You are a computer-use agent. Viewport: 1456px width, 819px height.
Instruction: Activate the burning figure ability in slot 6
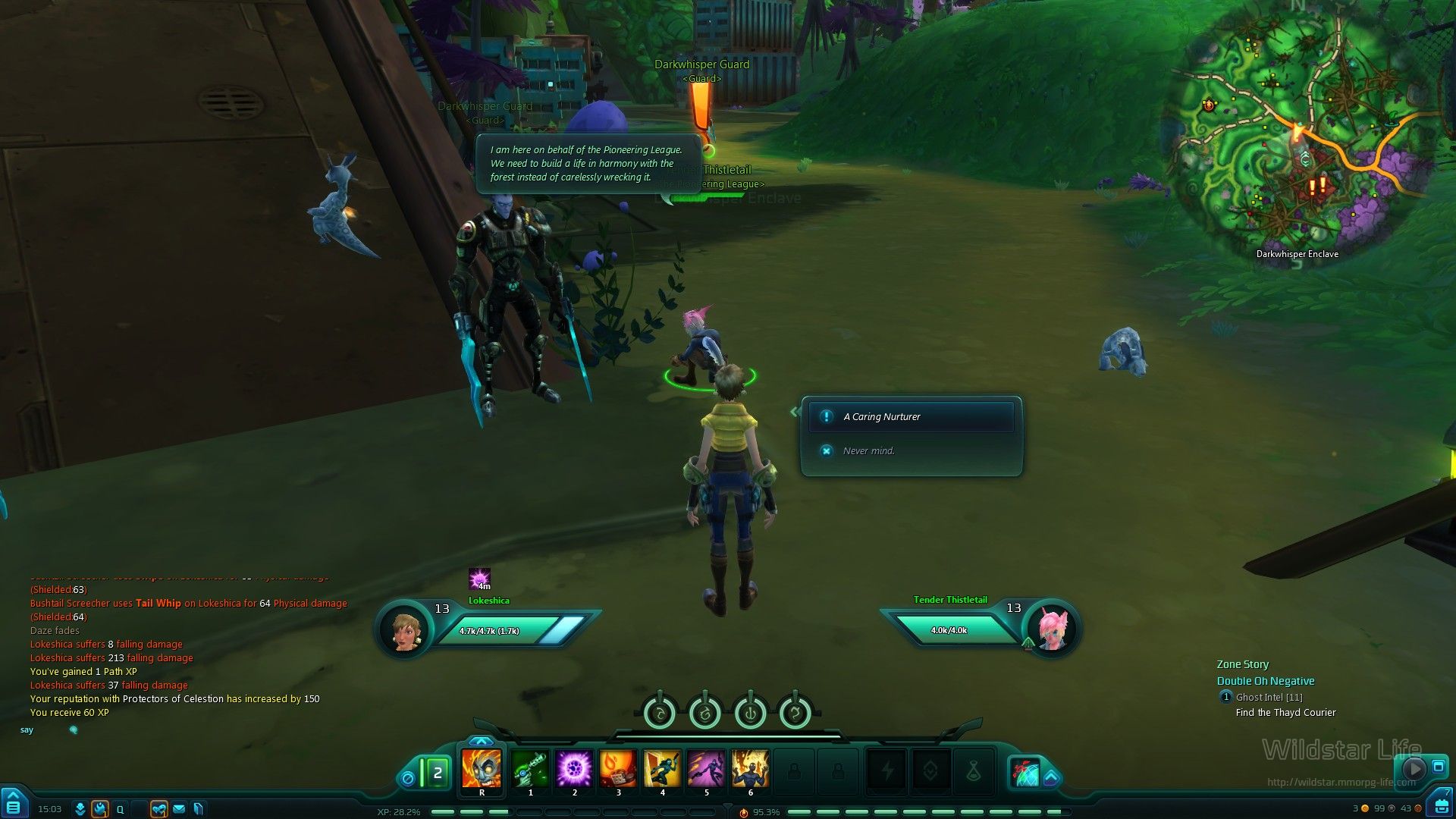(x=750, y=770)
